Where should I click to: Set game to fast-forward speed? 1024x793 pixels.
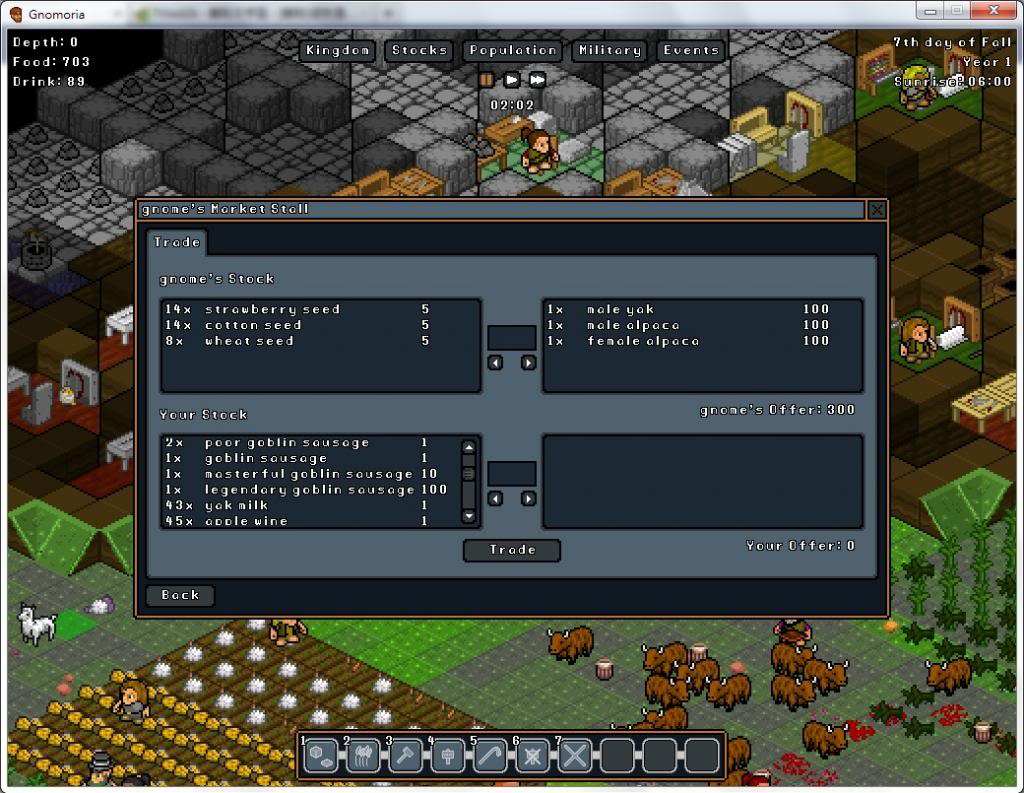click(537, 79)
